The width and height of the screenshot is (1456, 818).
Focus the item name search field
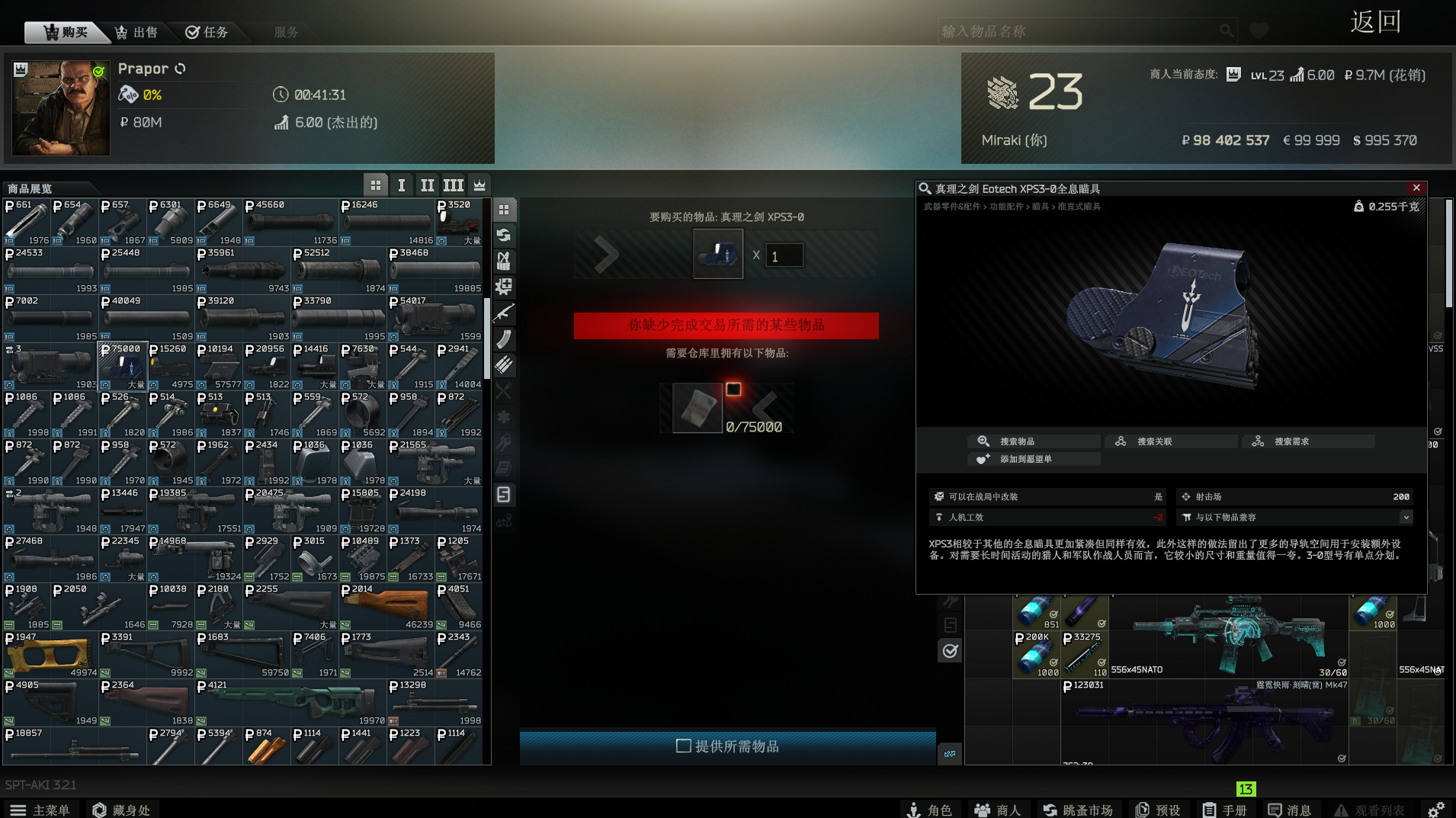pyautogui.click(x=1079, y=31)
